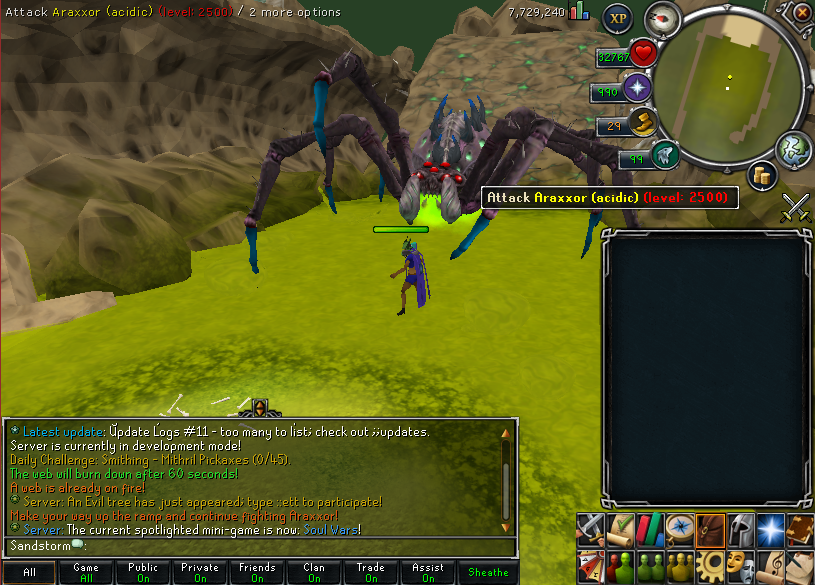Activate the prayer star orb
Image resolution: width=815 pixels, height=585 pixels.
638,88
